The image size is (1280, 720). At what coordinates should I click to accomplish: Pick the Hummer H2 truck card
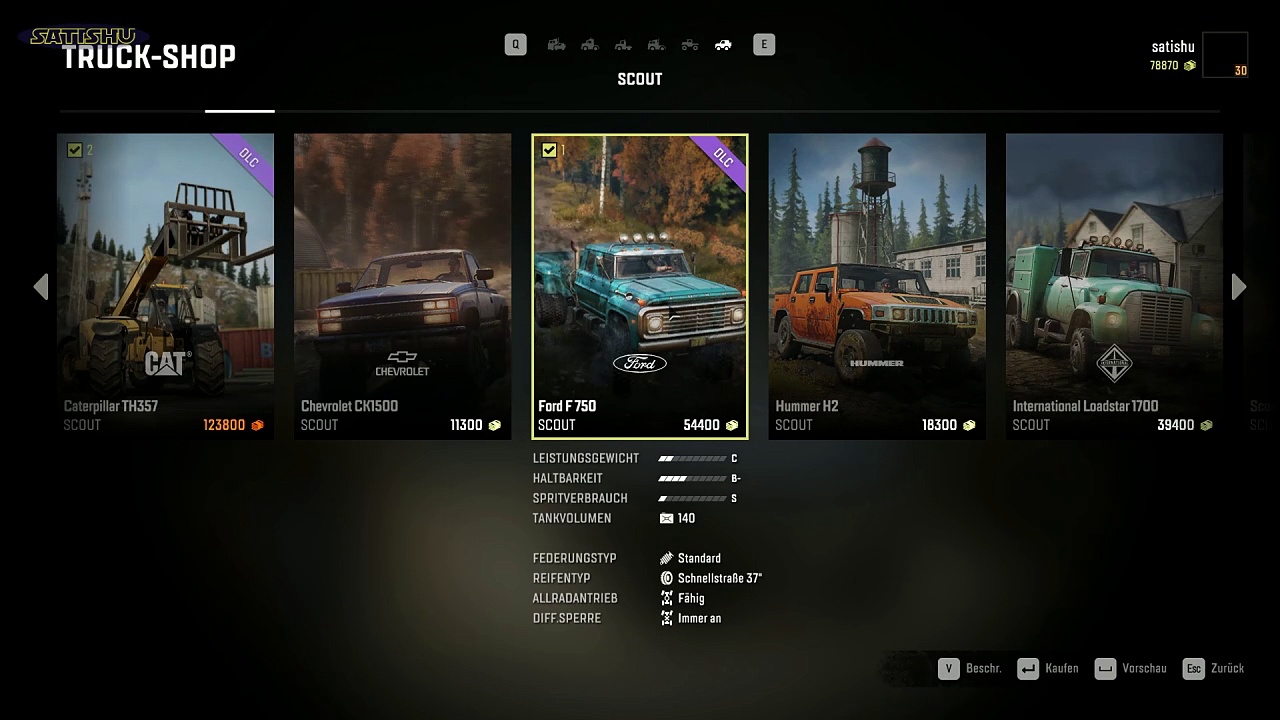coord(877,286)
